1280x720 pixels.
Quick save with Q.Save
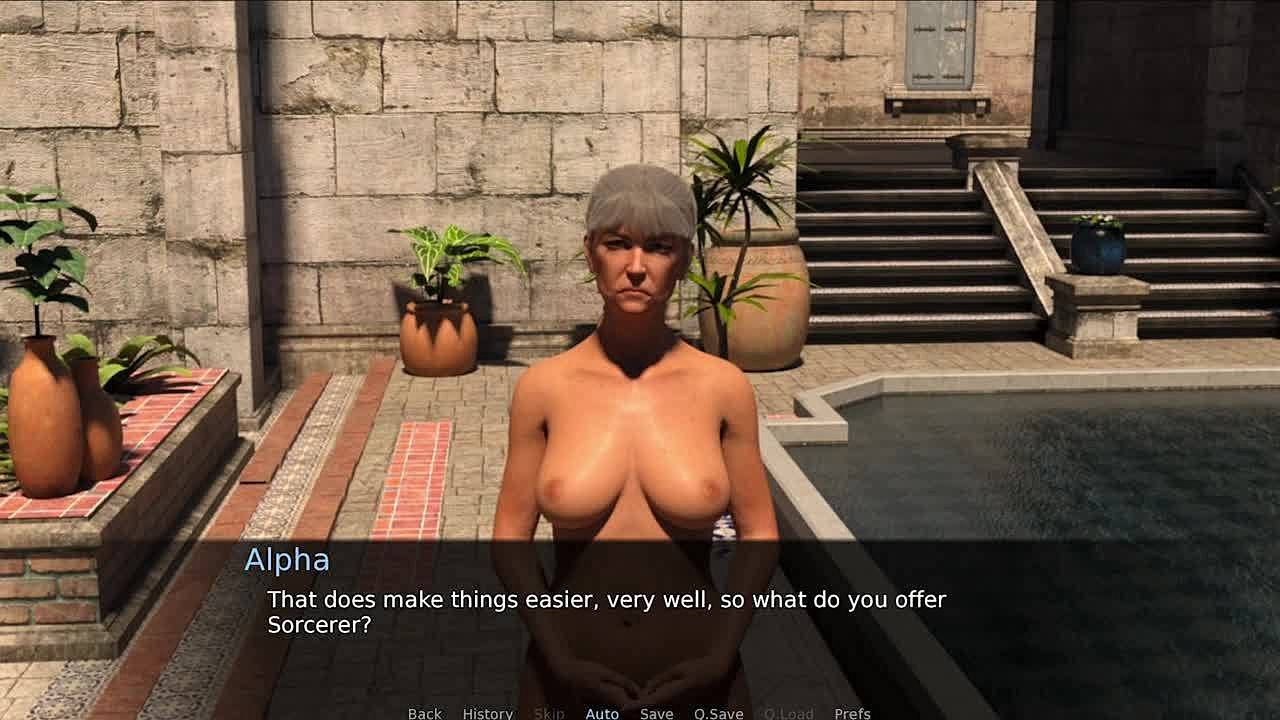718,713
